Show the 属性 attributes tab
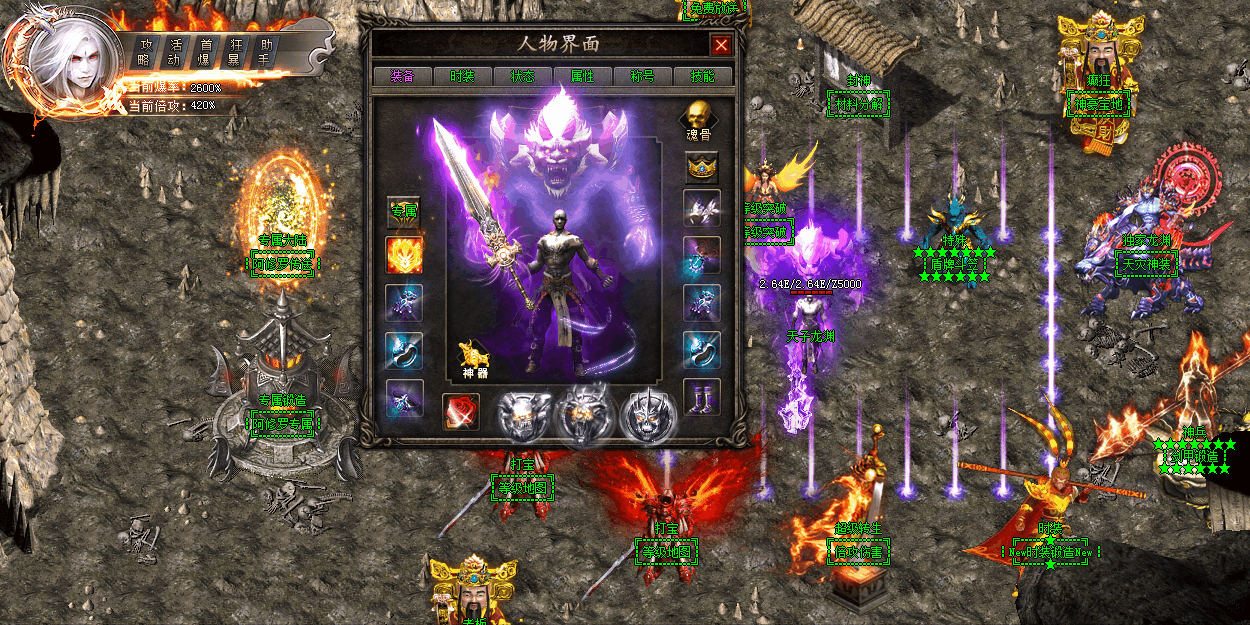Image resolution: width=1250 pixels, height=625 pixels. (x=582, y=76)
